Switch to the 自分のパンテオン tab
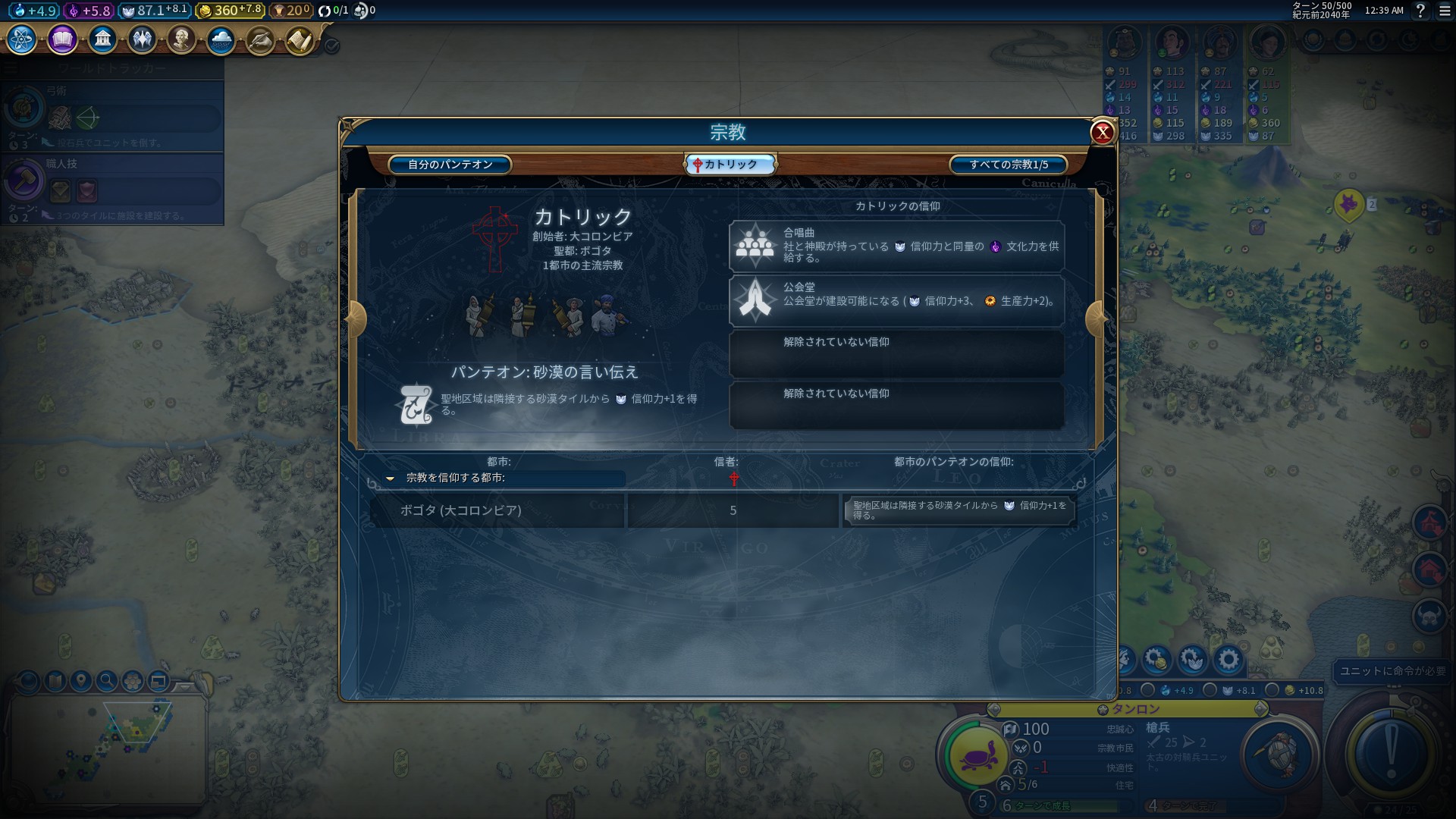Screen dimensions: 1456x819 point(450,165)
